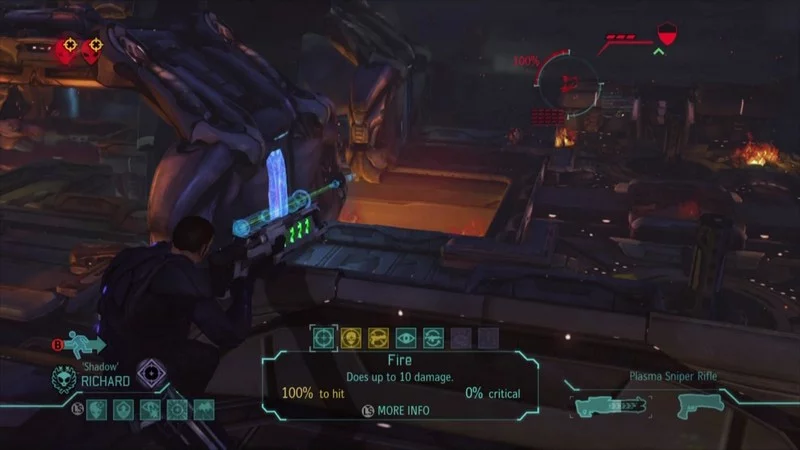Viewport: 800px width, 450px height.
Task: Select the purple diamond psionic icon
Action: (151, 373)
